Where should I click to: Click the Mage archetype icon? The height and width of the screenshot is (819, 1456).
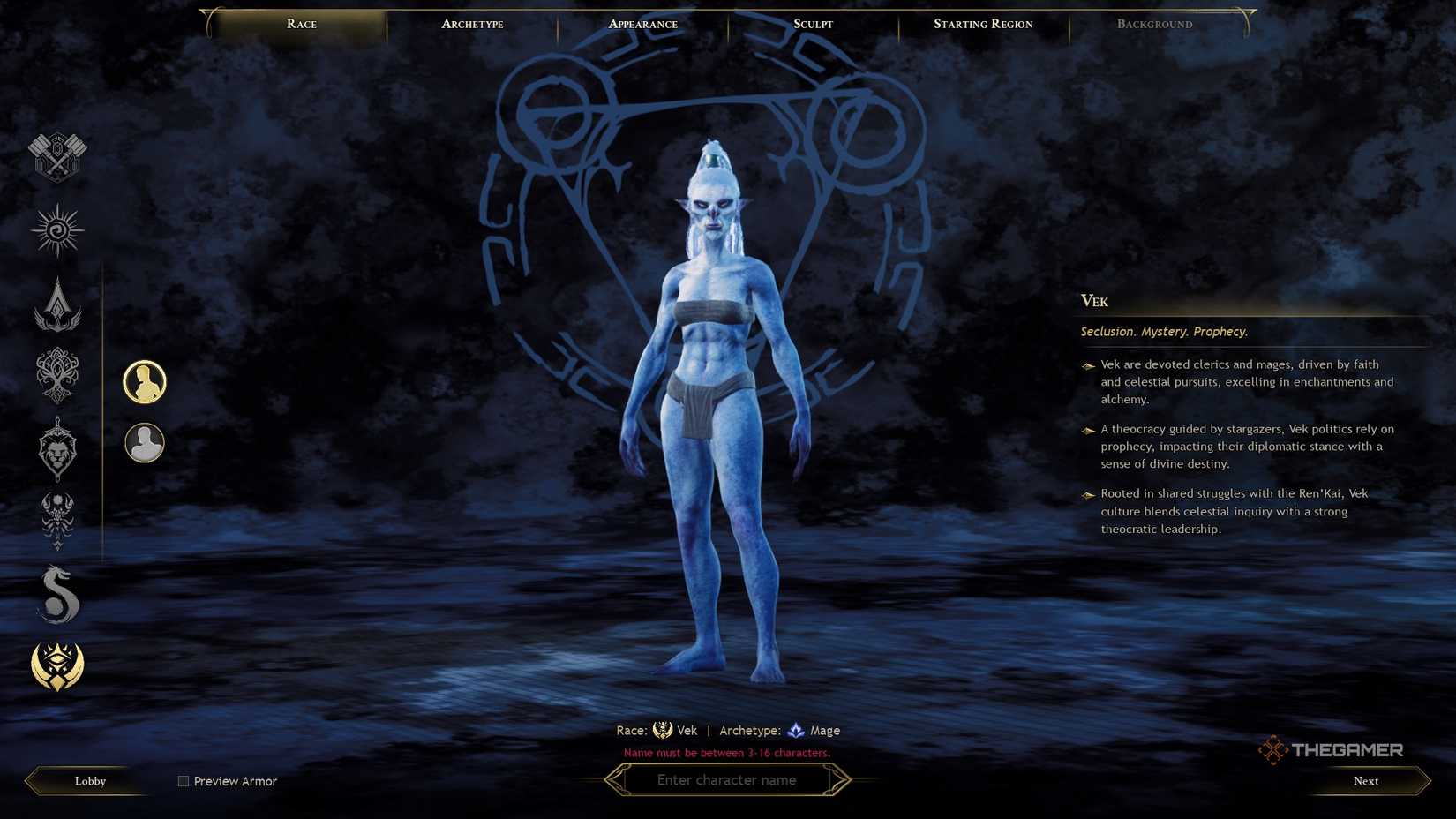point(795,730)
